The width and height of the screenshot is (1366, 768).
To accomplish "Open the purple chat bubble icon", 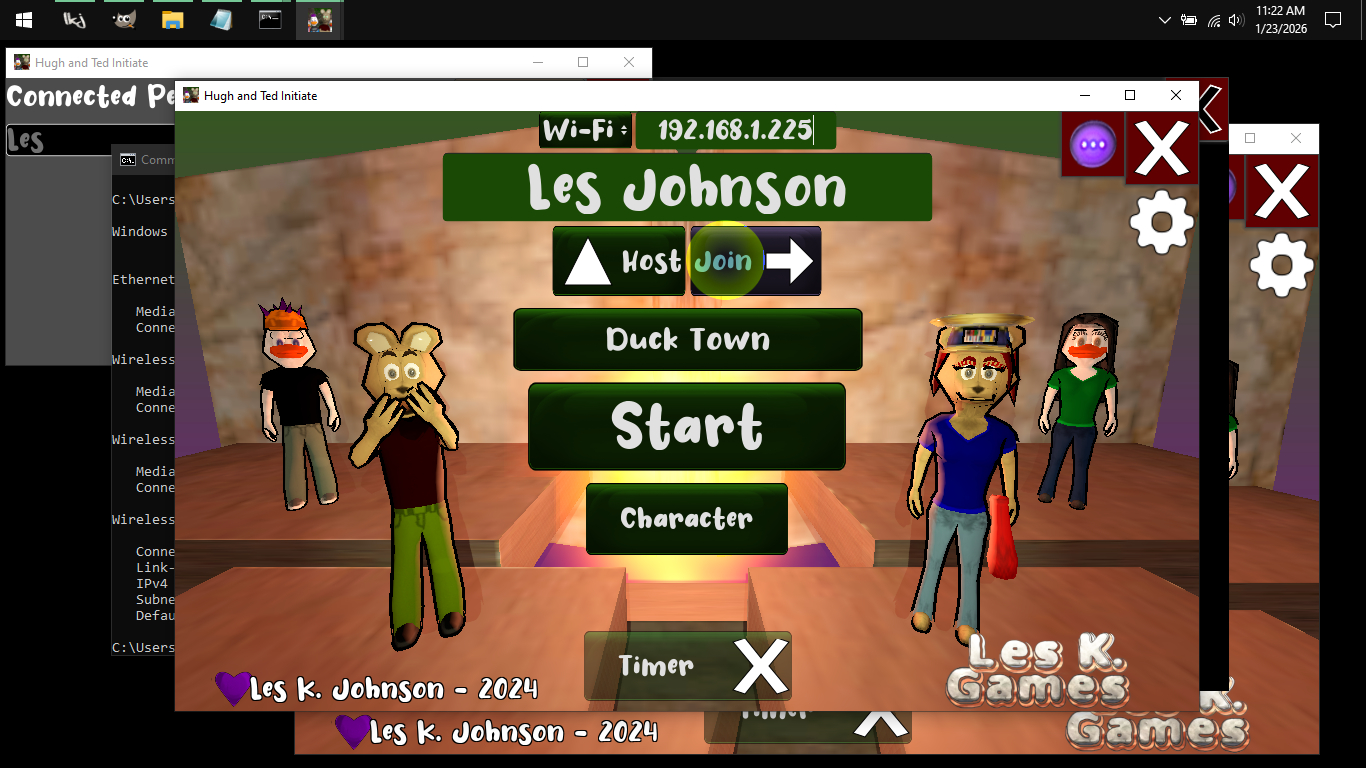I will click(x=1093, y=145).
